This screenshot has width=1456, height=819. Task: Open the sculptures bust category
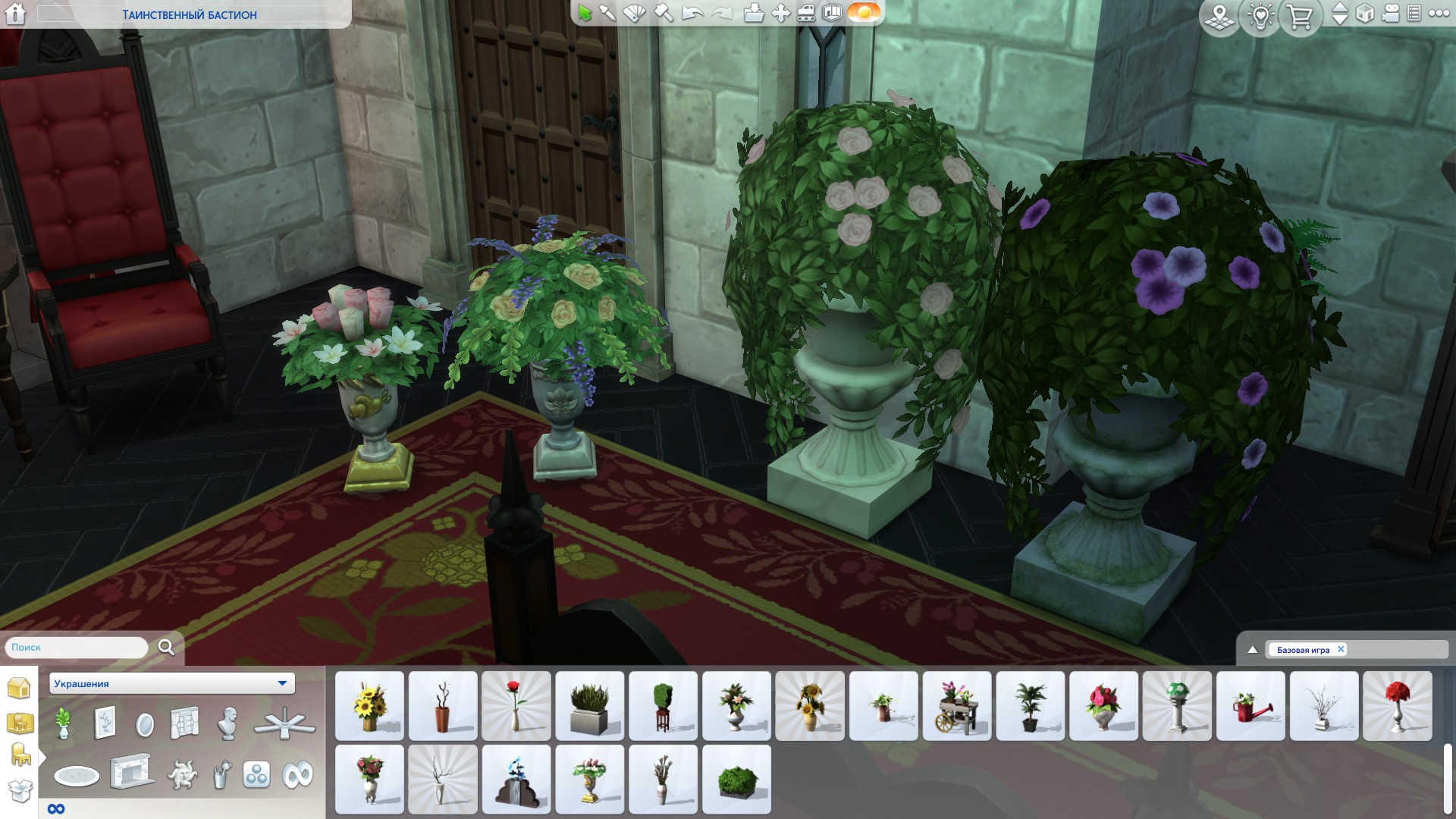pyautogui.click(x=227, y=723)
